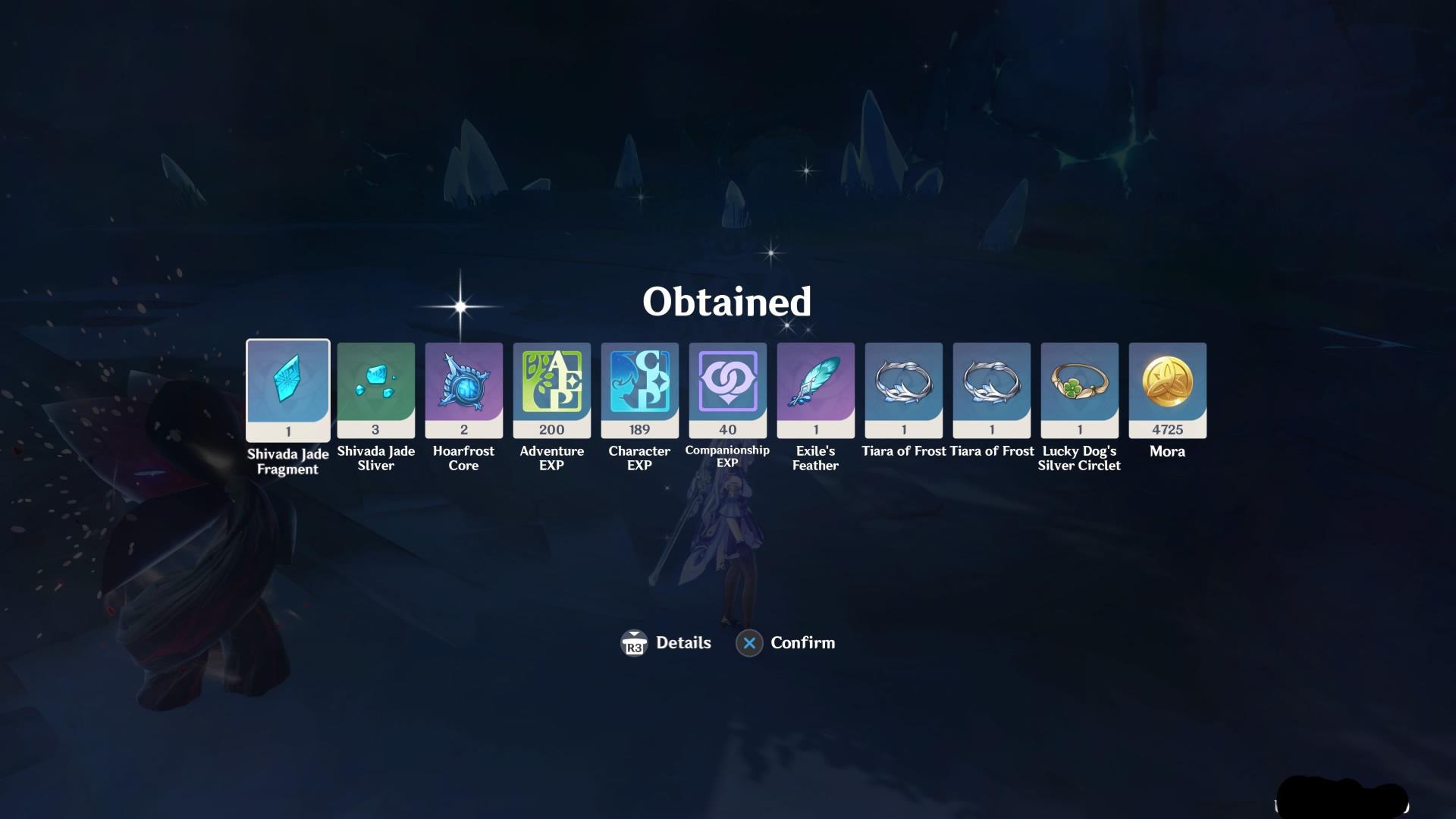Screen dimensions: 1456x819
Task: Click the X confirm button glyph
Action: click(x=749, y=642)
